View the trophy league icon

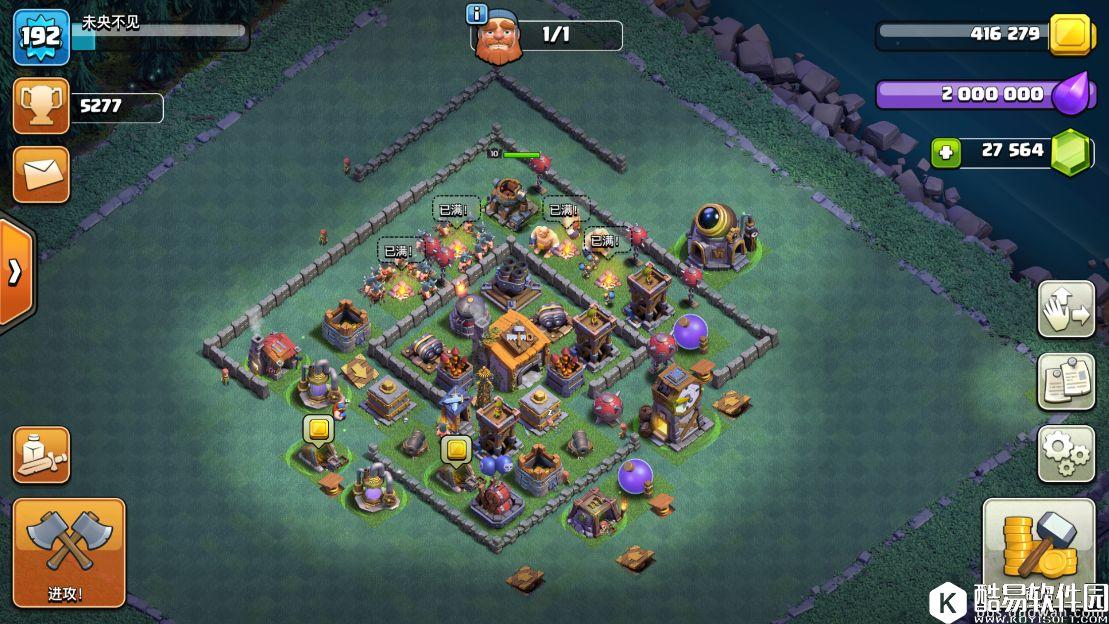(41, 106)
